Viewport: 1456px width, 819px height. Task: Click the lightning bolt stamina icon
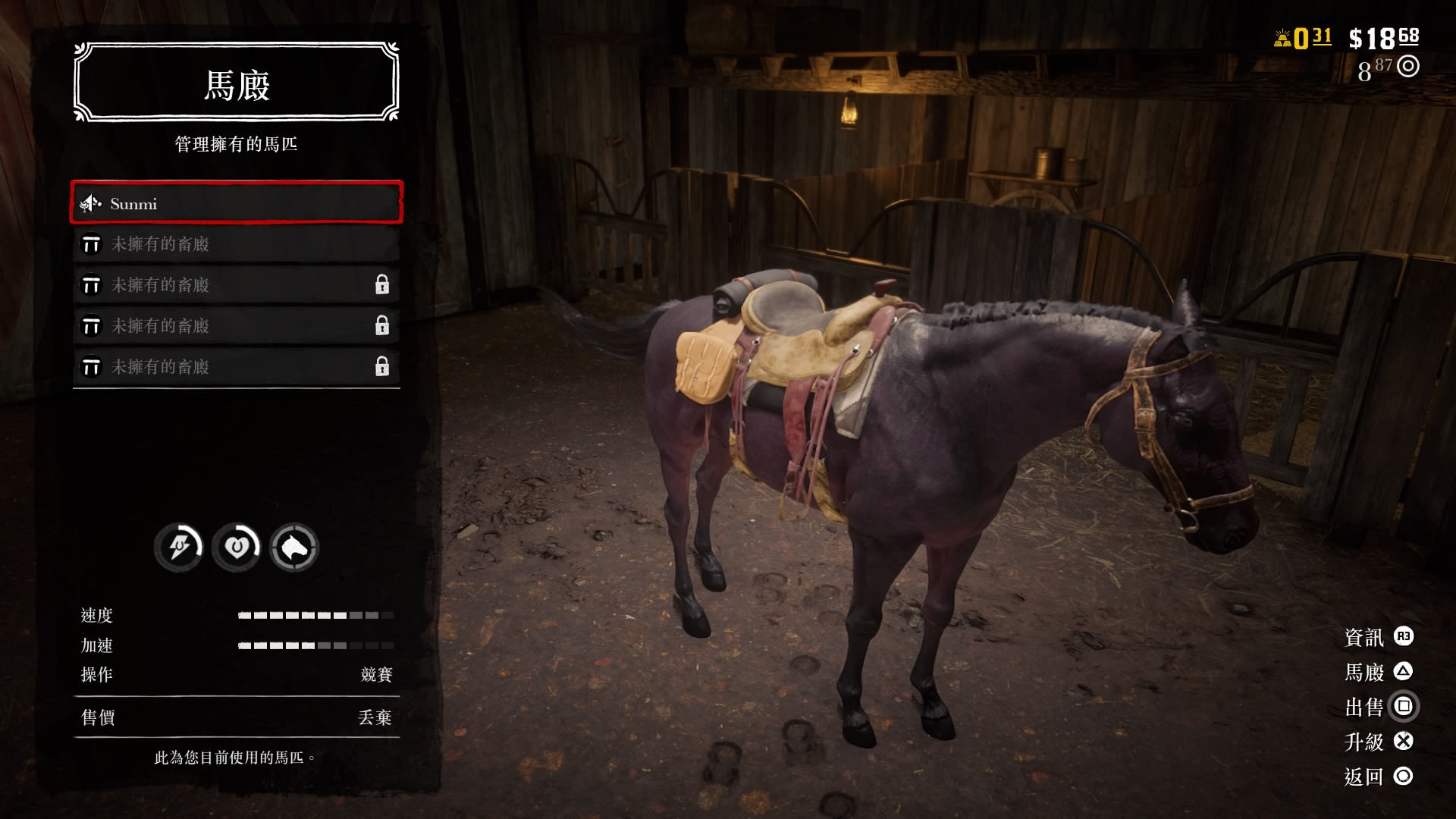click(179, 547)
